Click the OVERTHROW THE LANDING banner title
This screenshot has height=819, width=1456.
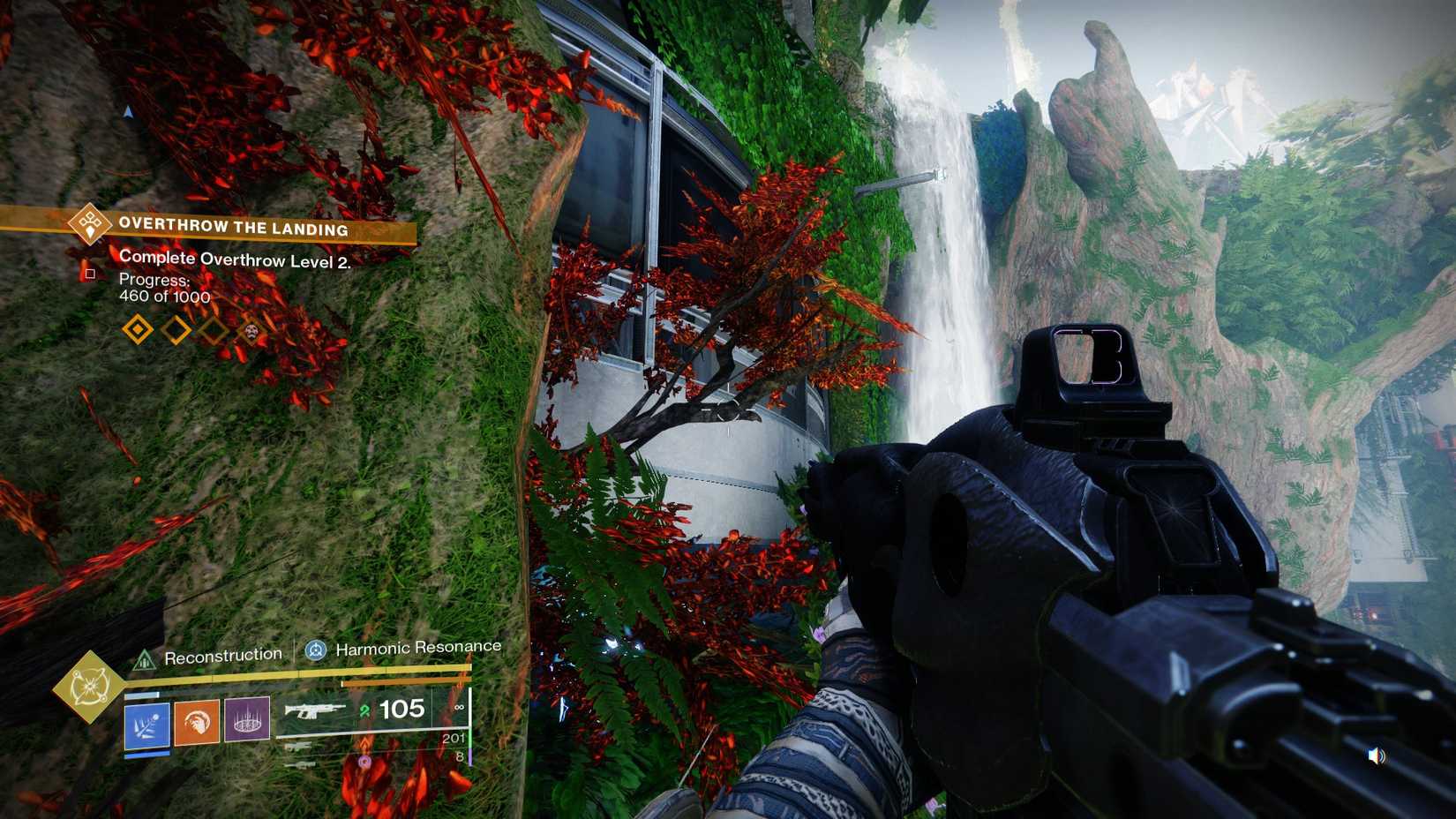pyautogui.click(x=232, y=228)
